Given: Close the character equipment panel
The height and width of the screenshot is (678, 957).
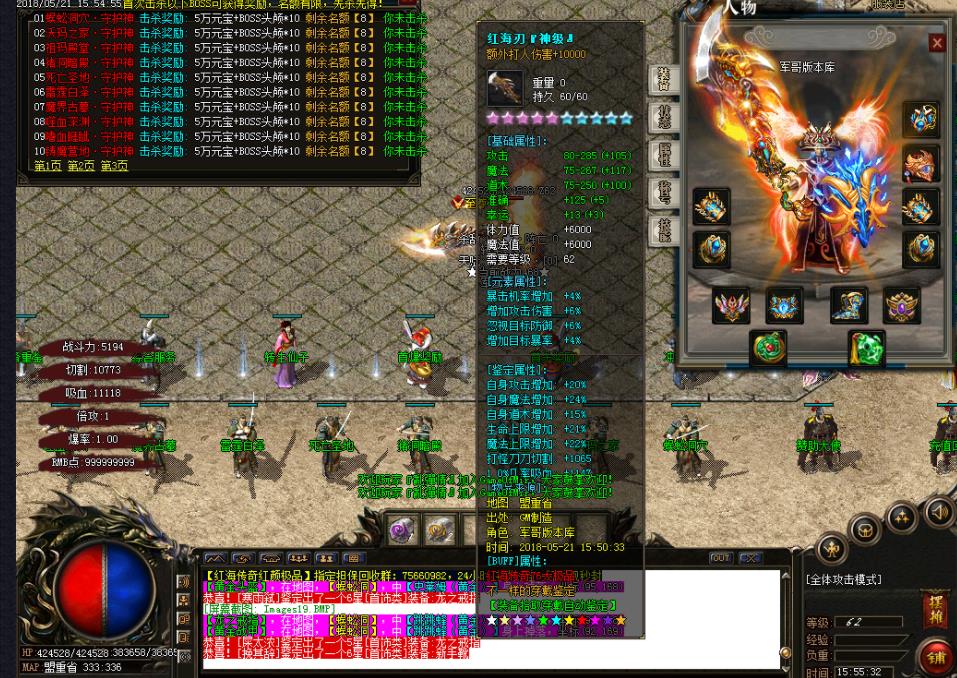Looking at the screenshot, I should coord(936,43).
